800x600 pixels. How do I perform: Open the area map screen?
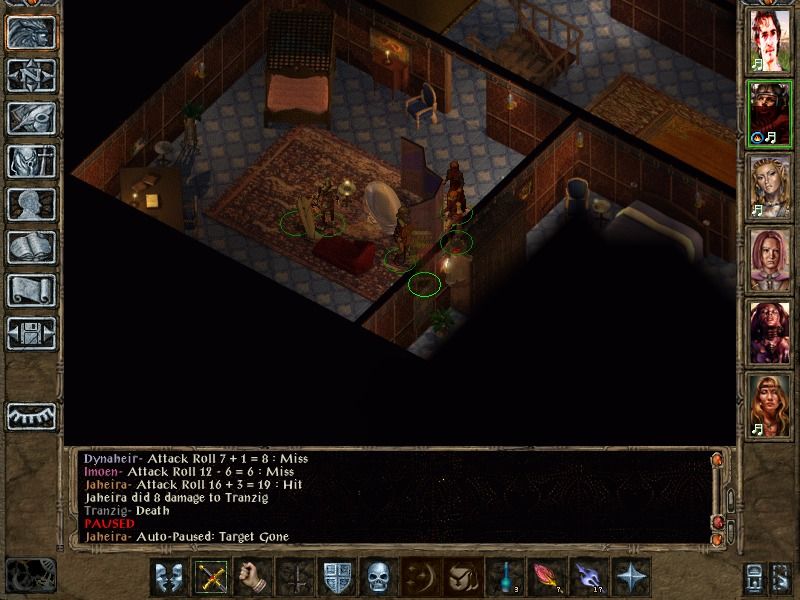(x=31, y=75)
